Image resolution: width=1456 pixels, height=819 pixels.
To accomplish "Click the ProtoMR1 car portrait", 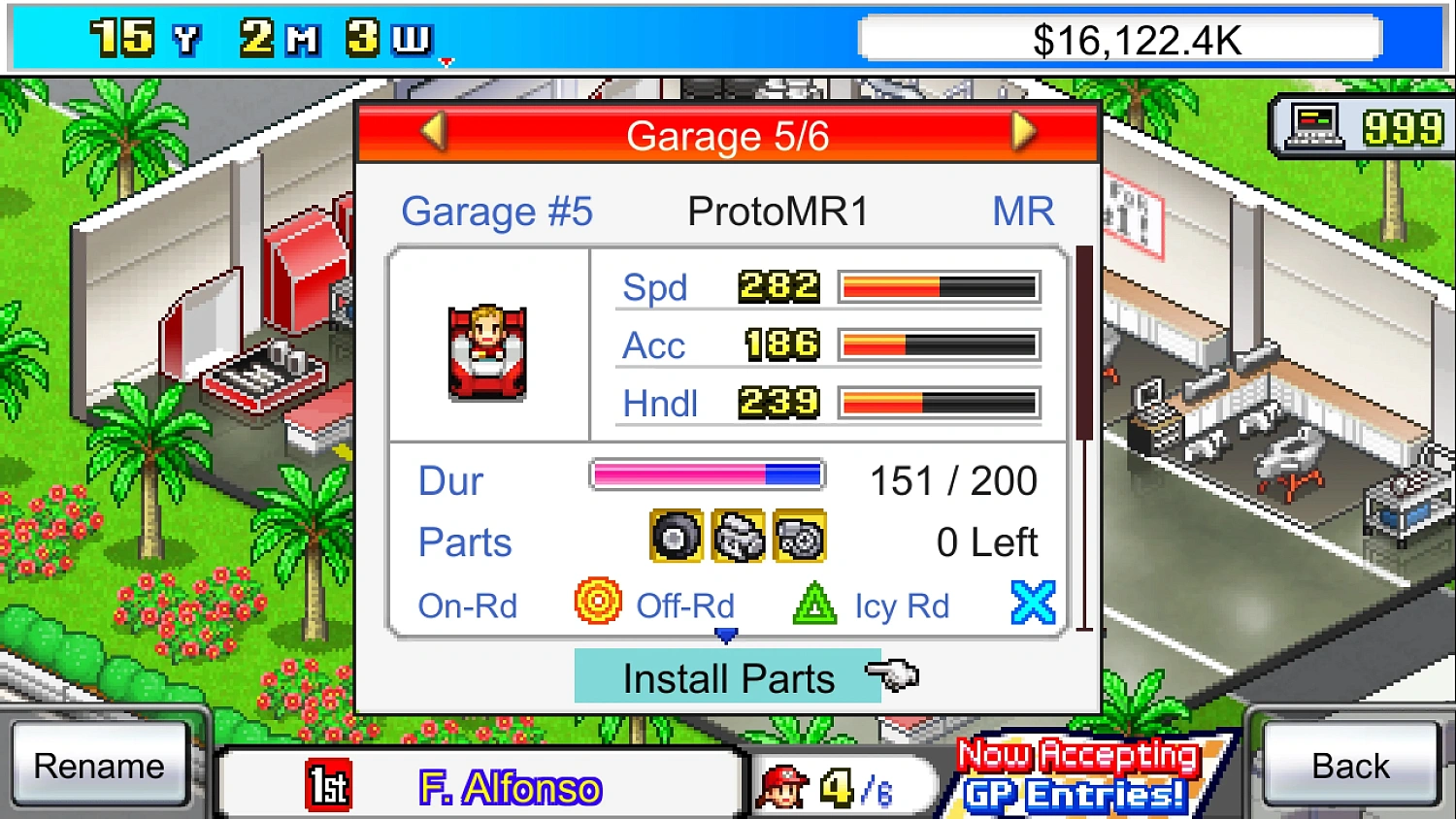I will tap(485, 352).
